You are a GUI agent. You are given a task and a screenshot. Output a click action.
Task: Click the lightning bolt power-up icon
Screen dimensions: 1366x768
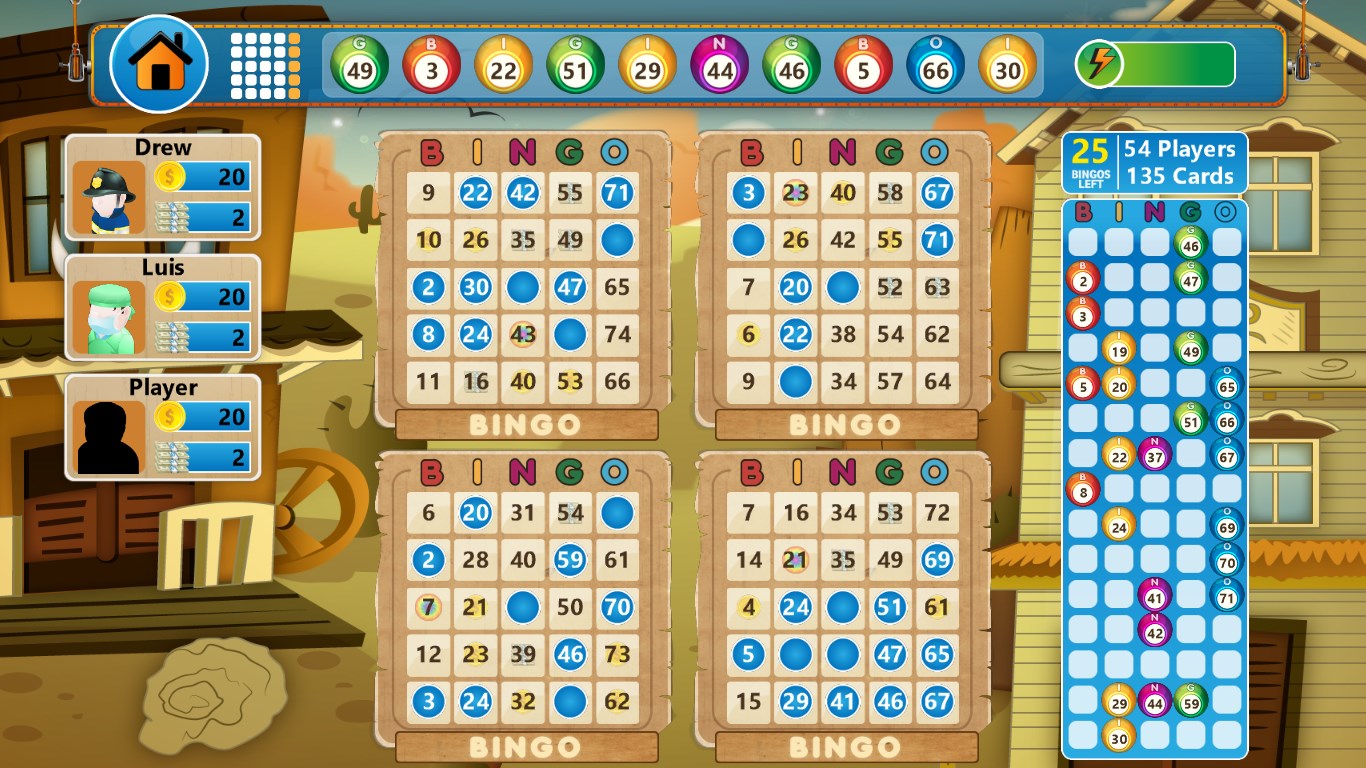1098,62
